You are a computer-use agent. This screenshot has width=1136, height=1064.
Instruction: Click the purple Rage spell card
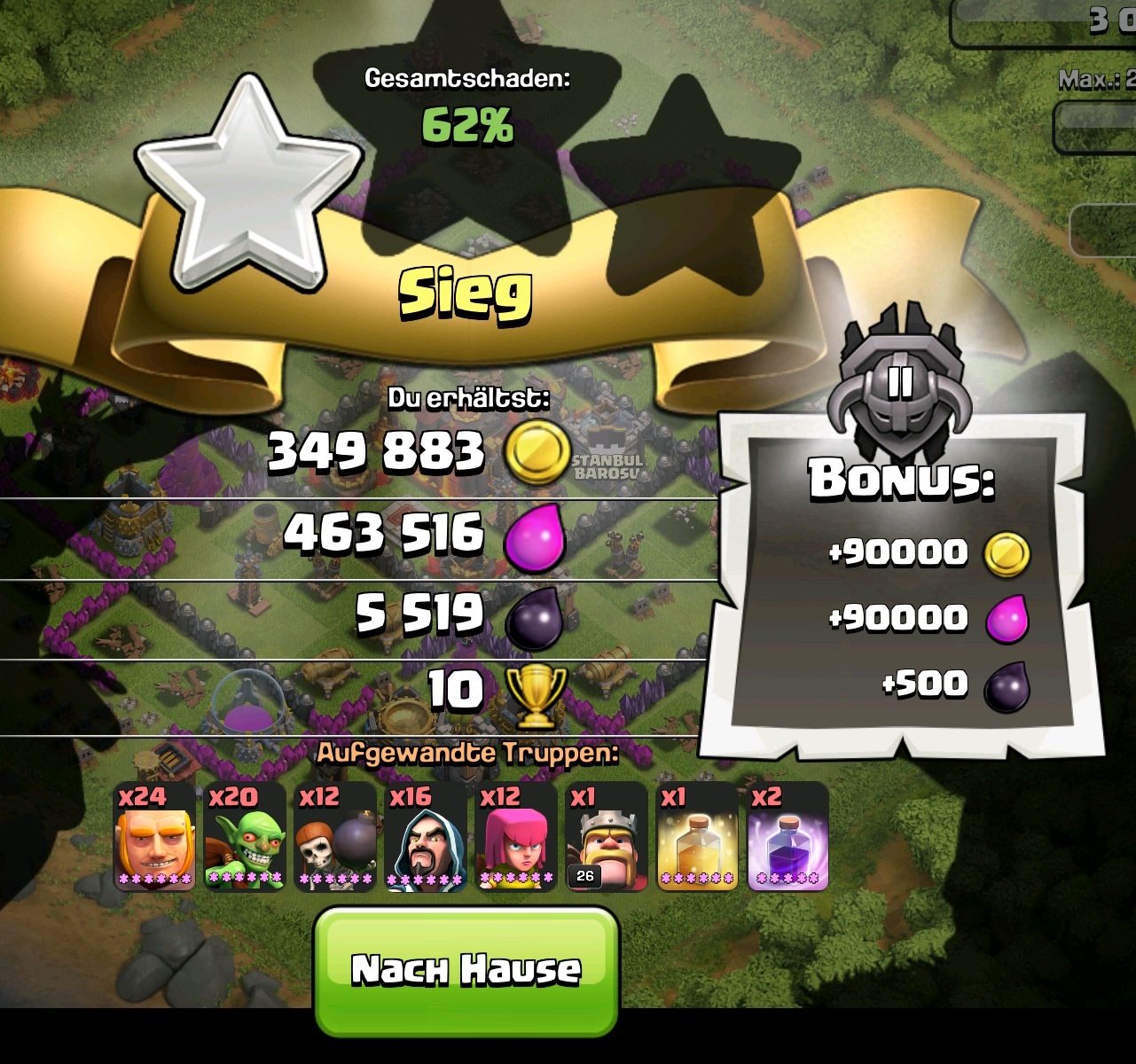[787, 838]
